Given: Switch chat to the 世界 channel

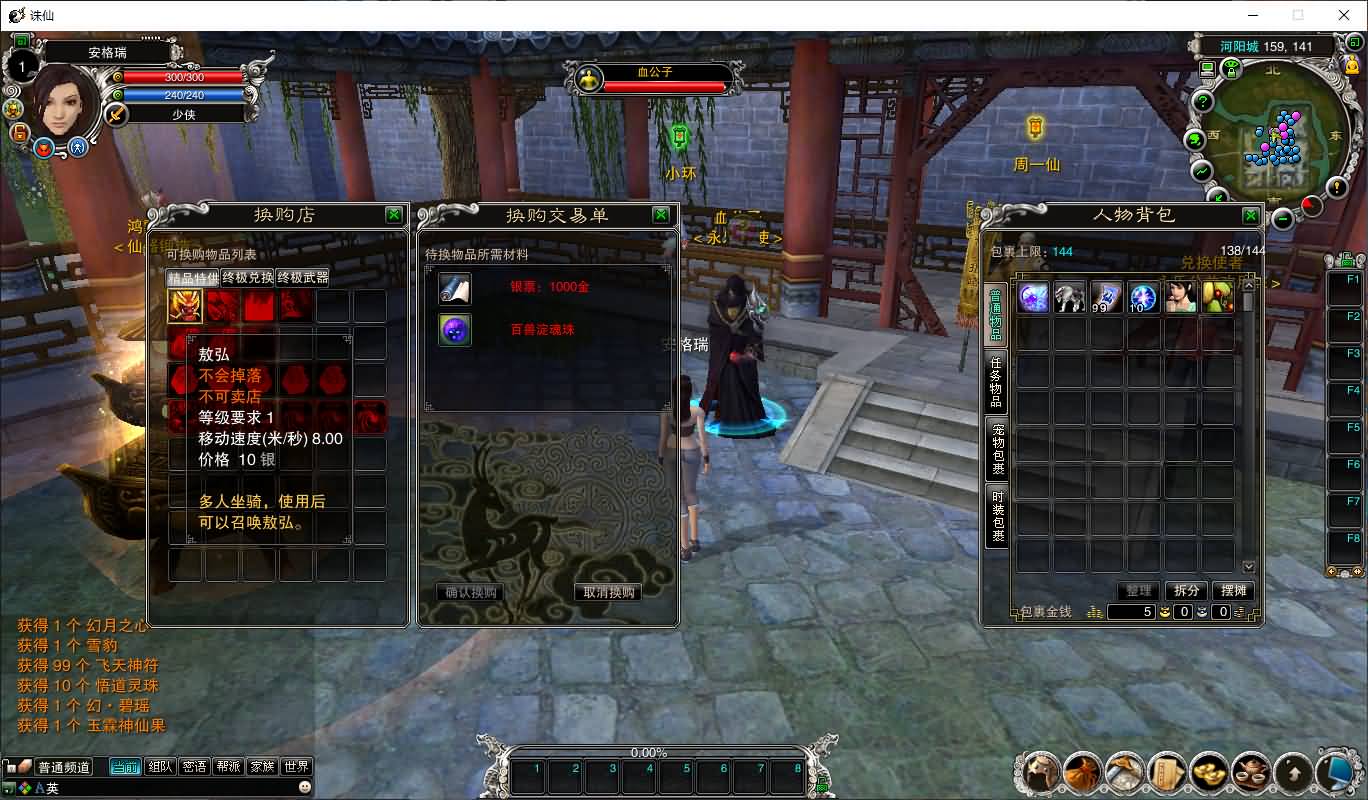Looking at the screenshot, I should [296, 767].
